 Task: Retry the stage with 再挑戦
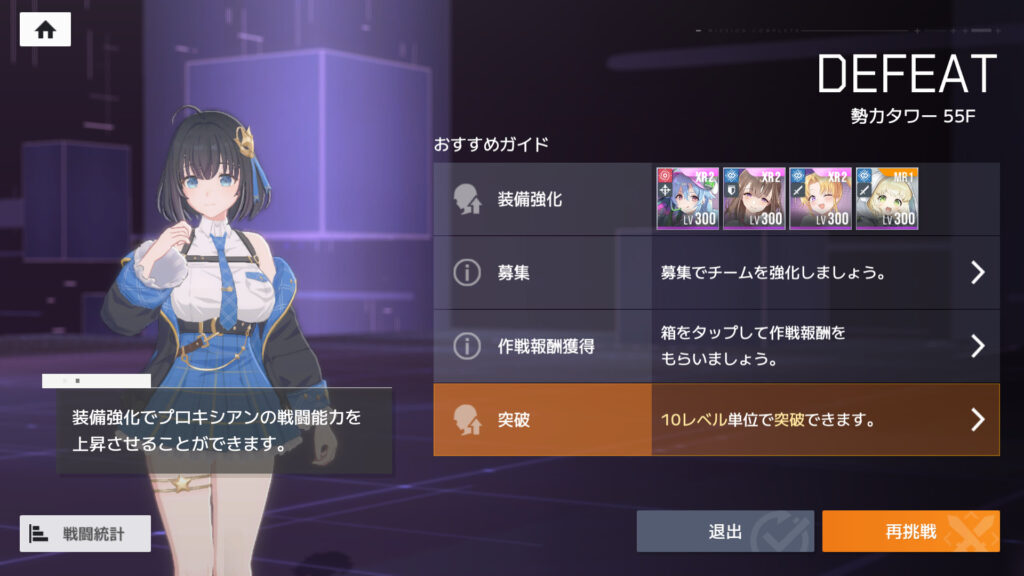pos(910,531)
